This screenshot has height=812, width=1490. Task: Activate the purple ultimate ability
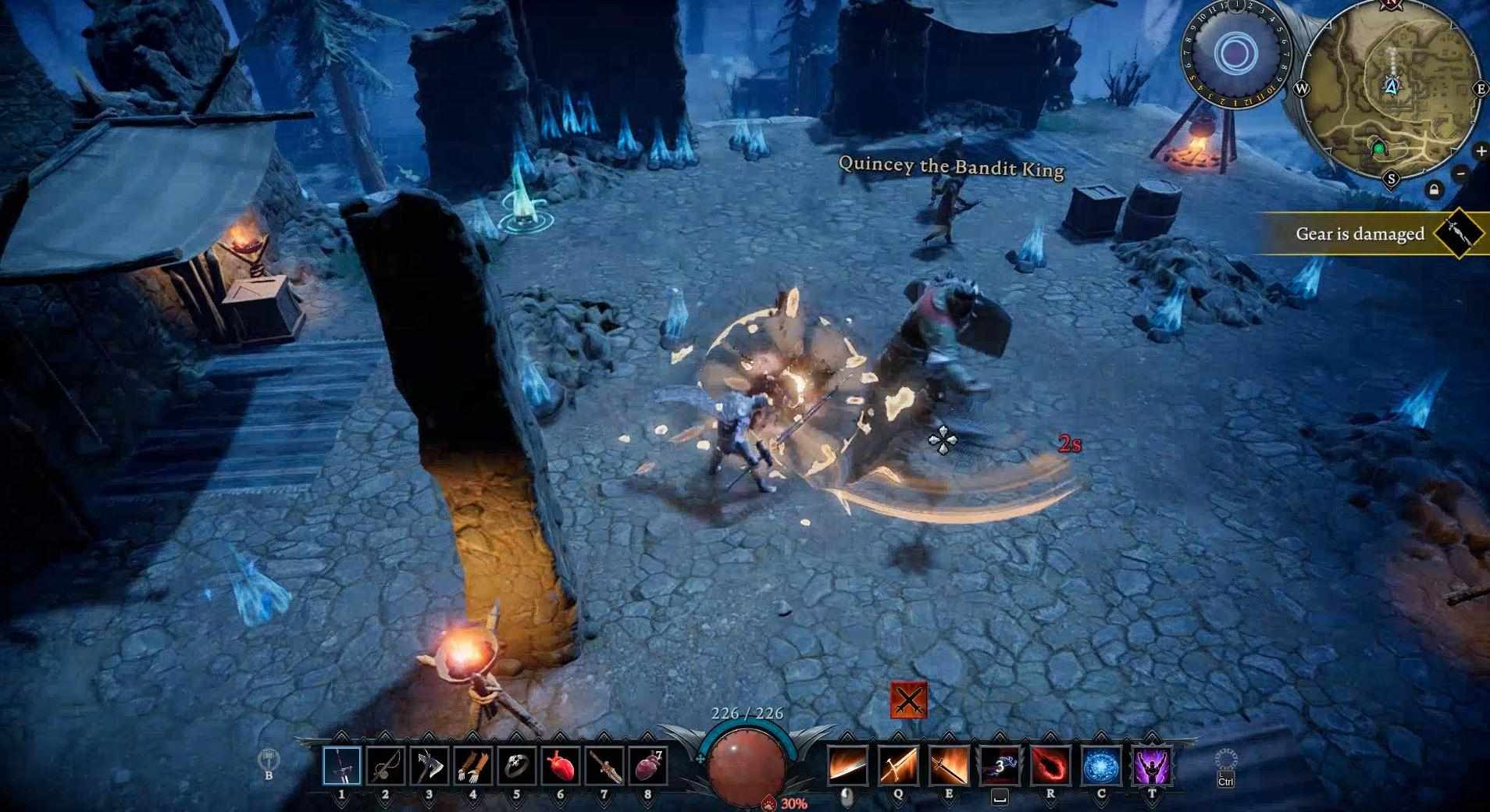[1152, 766]
